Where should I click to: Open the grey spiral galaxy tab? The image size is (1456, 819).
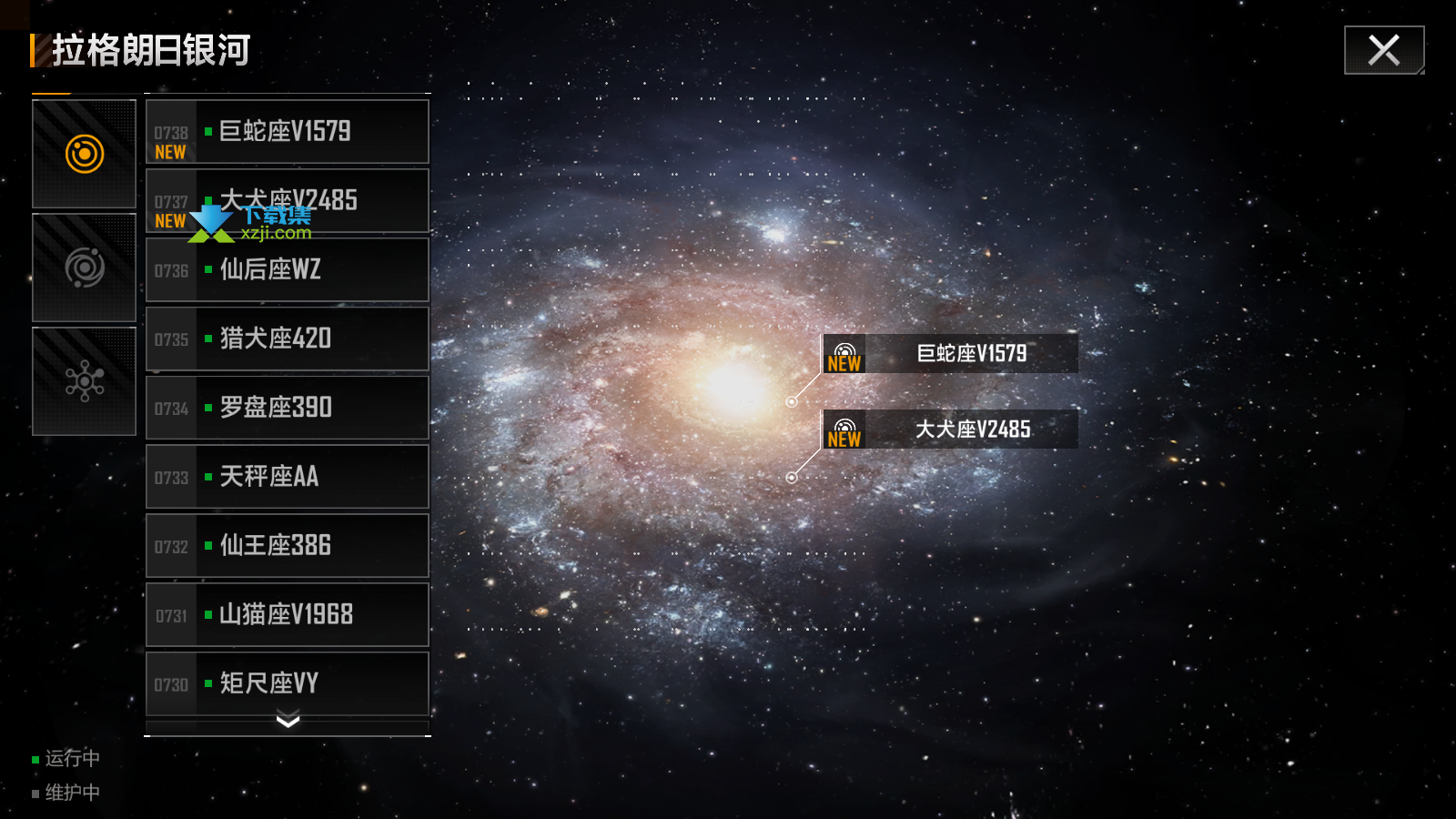[85, 268]
